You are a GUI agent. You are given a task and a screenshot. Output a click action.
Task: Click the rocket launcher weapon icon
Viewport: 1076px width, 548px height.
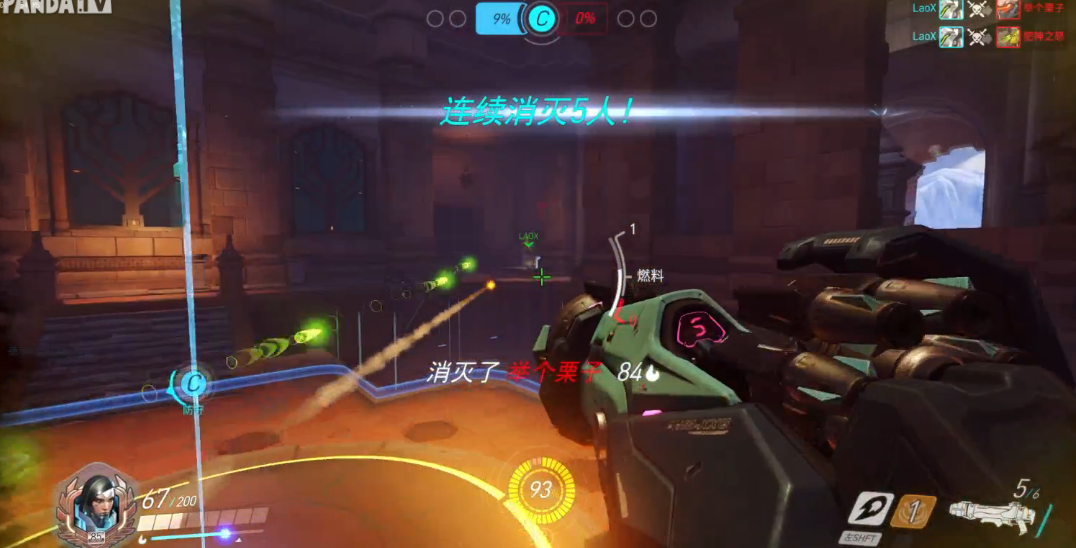pos(990,513)
